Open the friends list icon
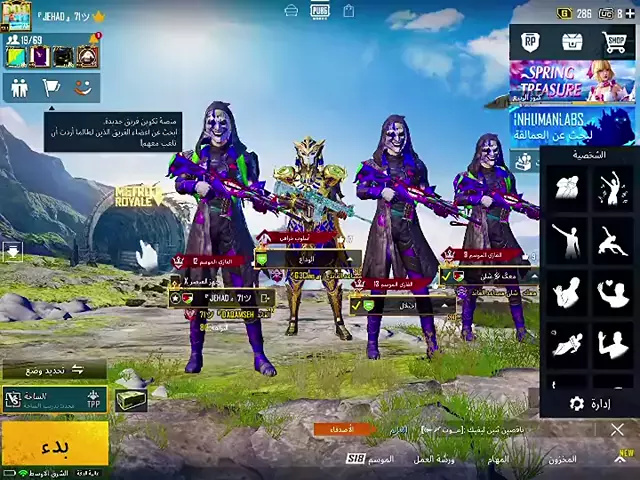 (x=19, y=88)
